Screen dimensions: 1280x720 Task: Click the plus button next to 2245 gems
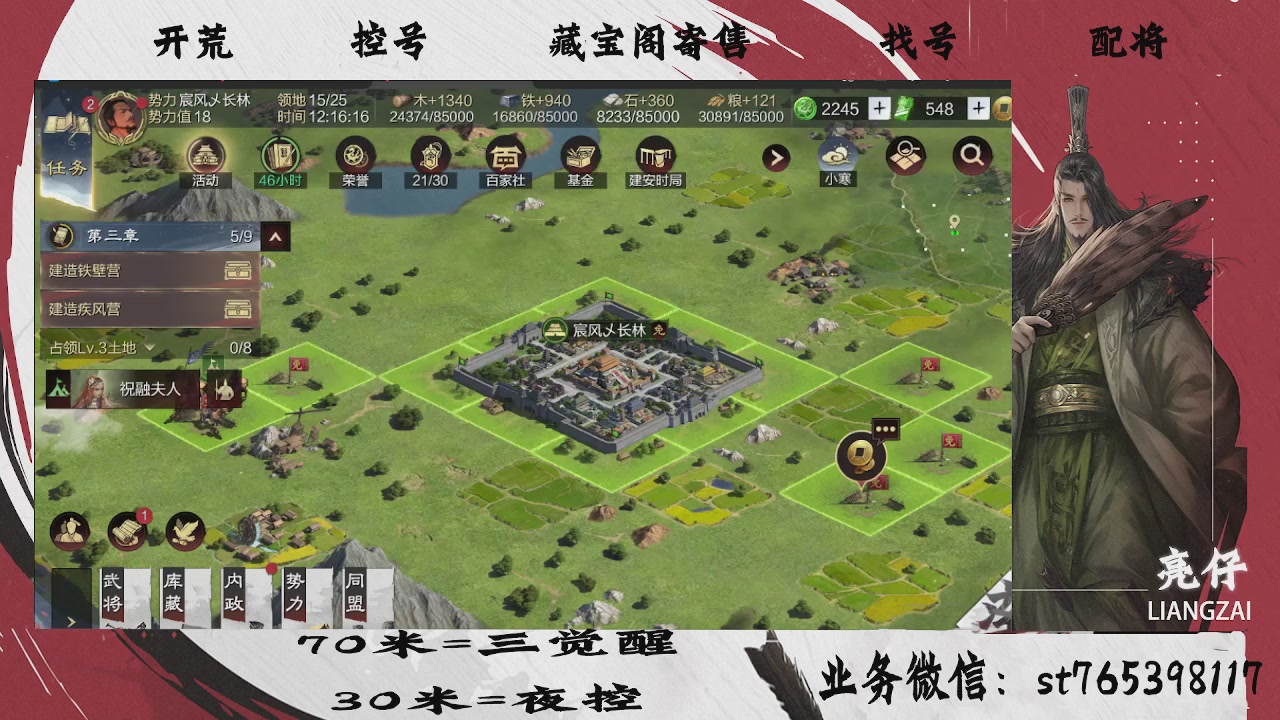point(878,108)
